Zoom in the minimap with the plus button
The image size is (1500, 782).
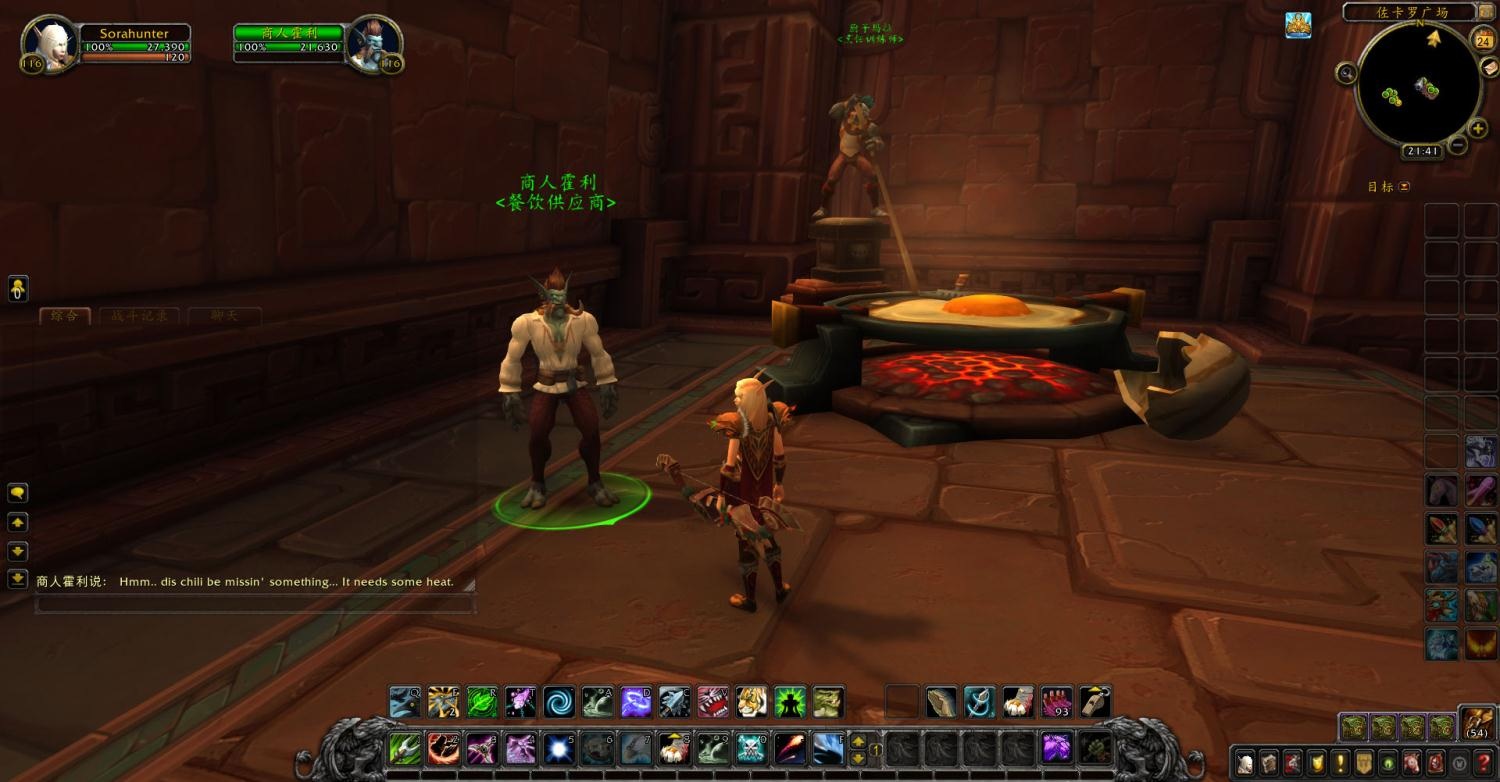pos(1477,129)
